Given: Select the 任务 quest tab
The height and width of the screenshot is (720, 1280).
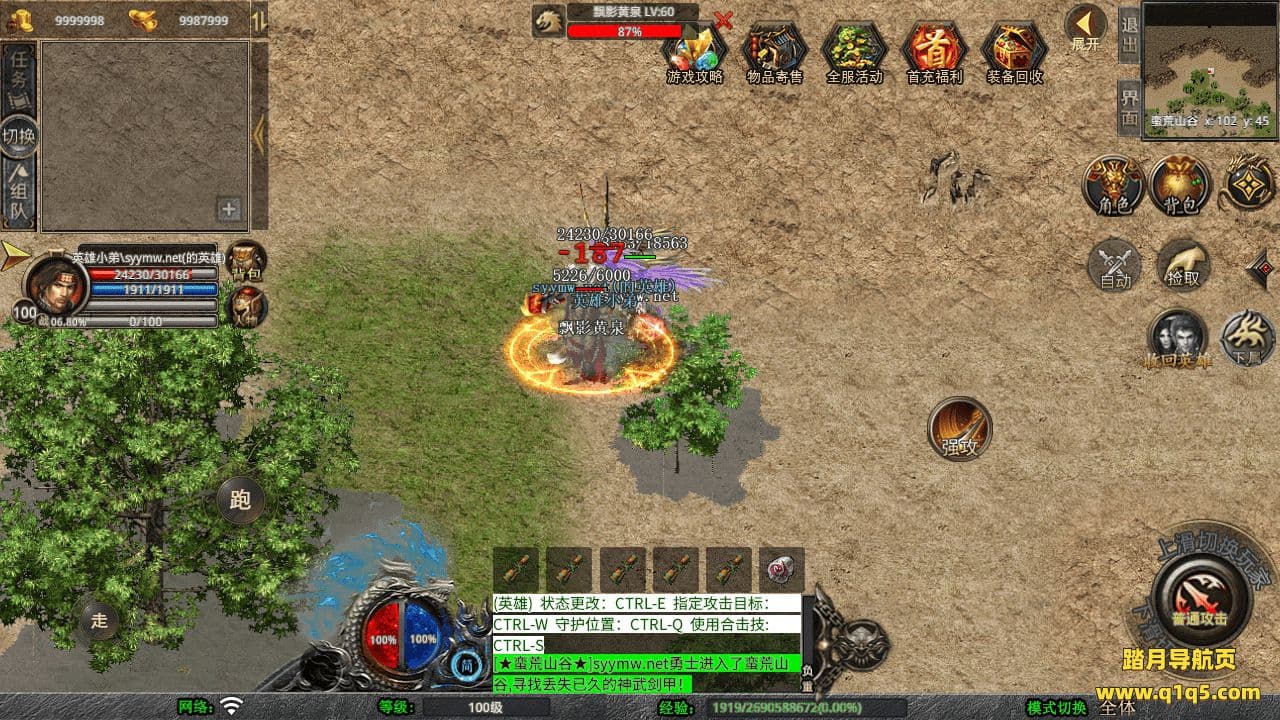Looking at the screenshot, I should click(x=19, y=80).
